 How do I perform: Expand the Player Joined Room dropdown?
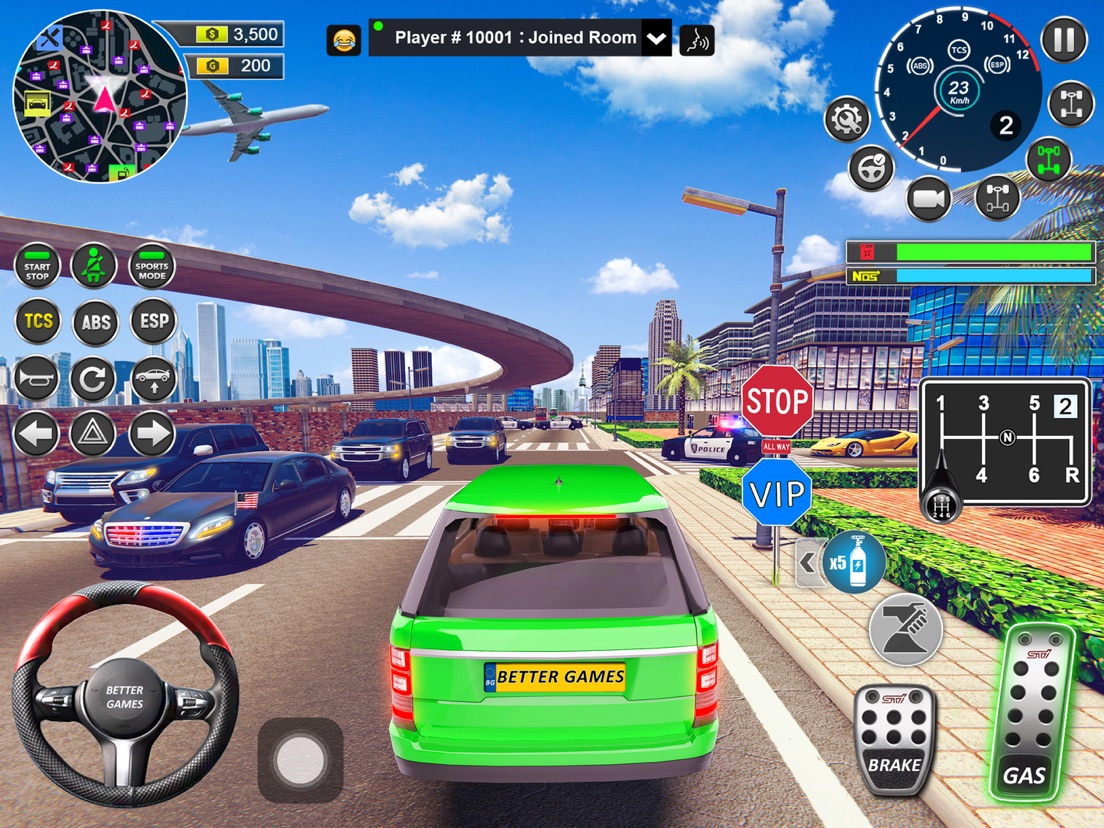point(656,39)
